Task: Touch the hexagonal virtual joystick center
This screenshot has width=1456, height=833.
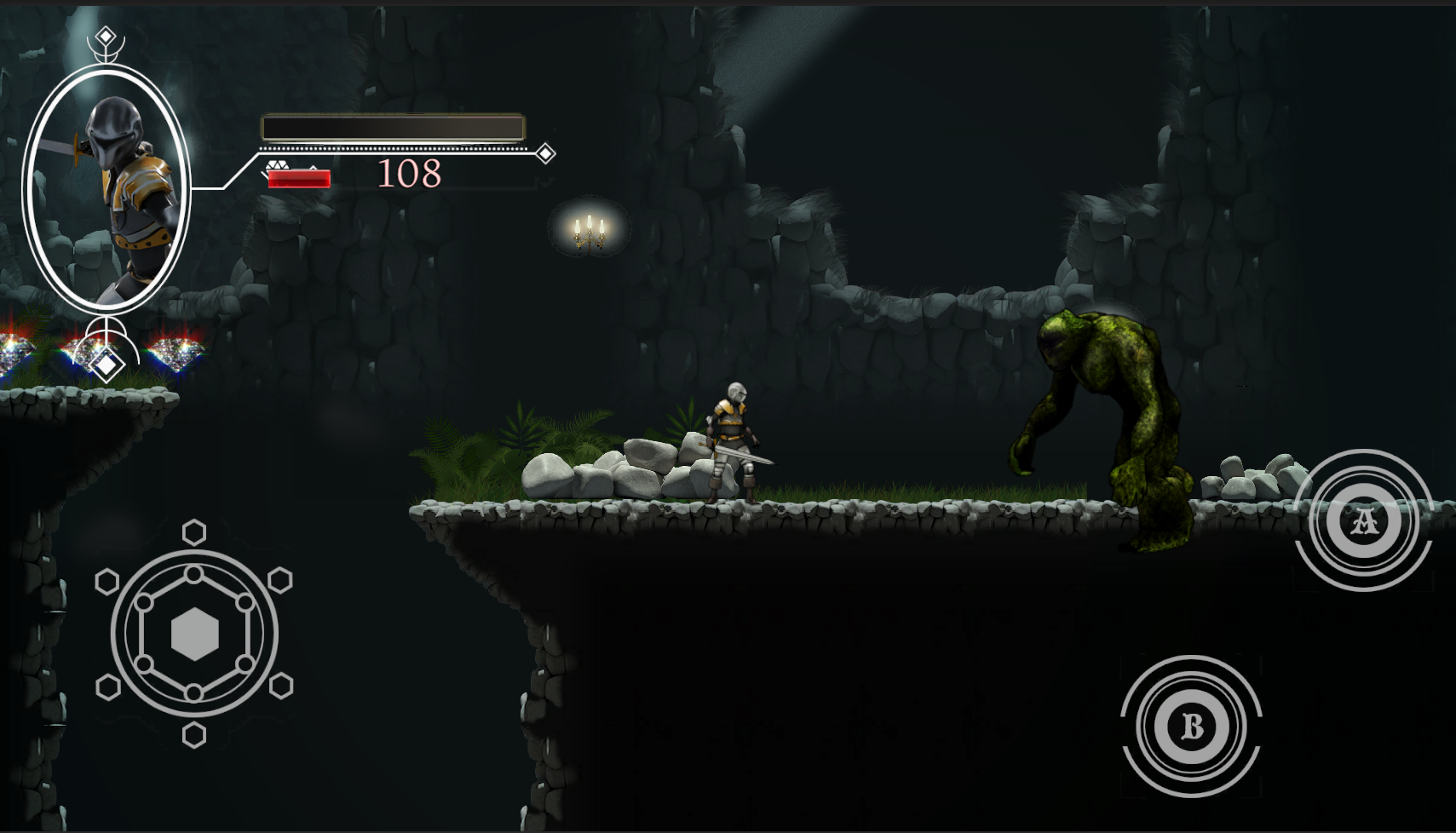Action: 194,635
